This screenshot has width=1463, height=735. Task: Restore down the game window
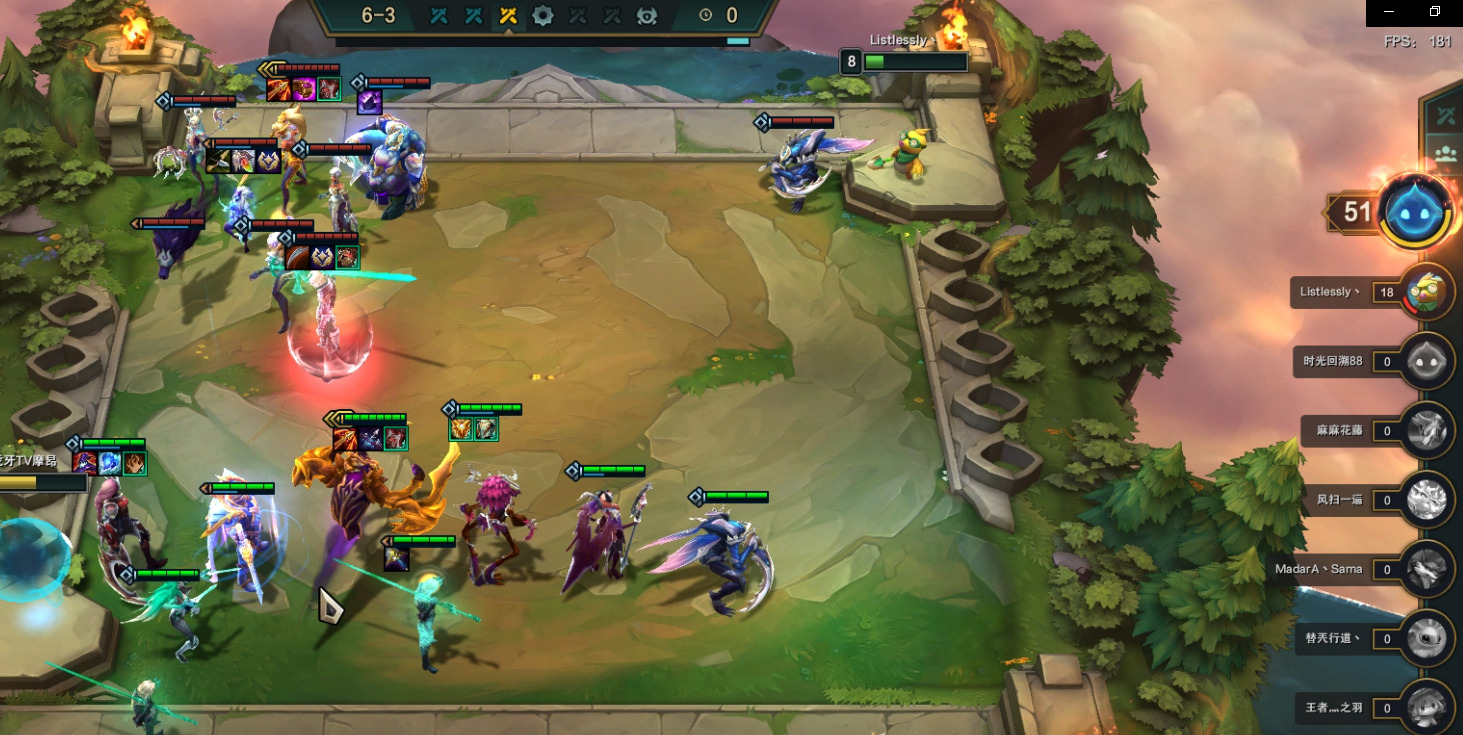point(1435,12)
